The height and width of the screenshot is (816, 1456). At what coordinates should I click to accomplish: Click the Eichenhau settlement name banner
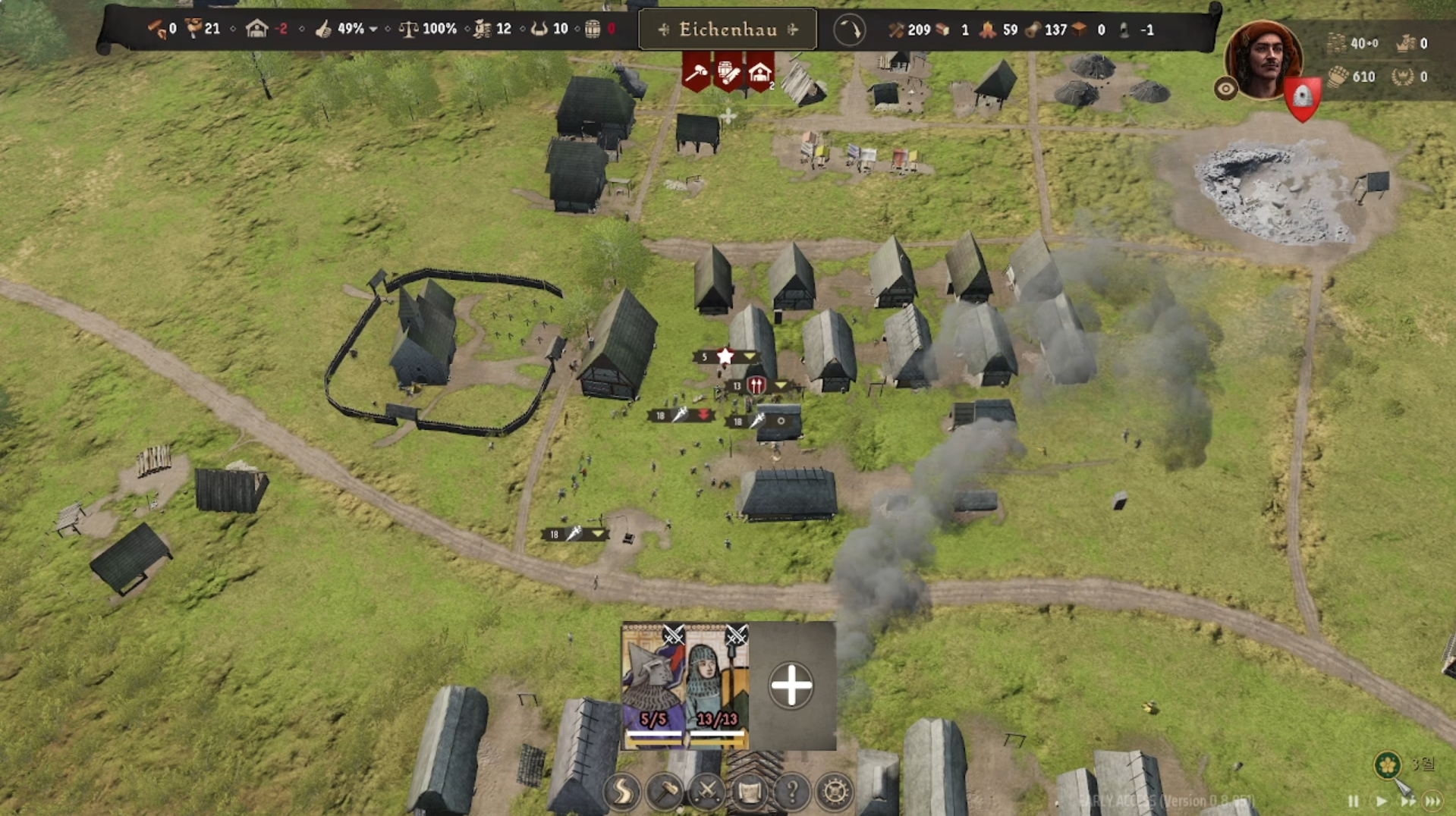pos(728,30)
